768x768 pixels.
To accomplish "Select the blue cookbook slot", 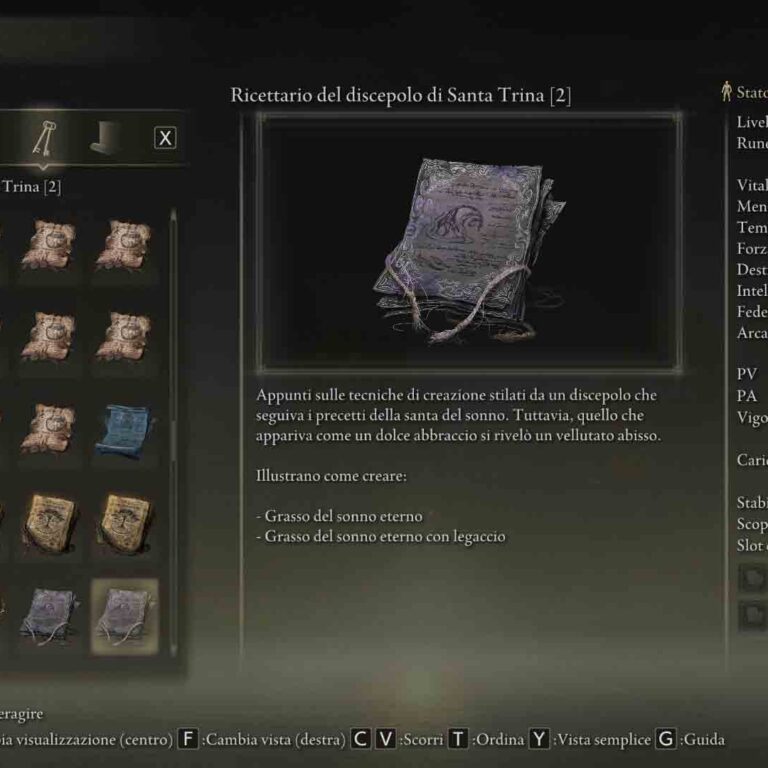I will tap(124, 430).
